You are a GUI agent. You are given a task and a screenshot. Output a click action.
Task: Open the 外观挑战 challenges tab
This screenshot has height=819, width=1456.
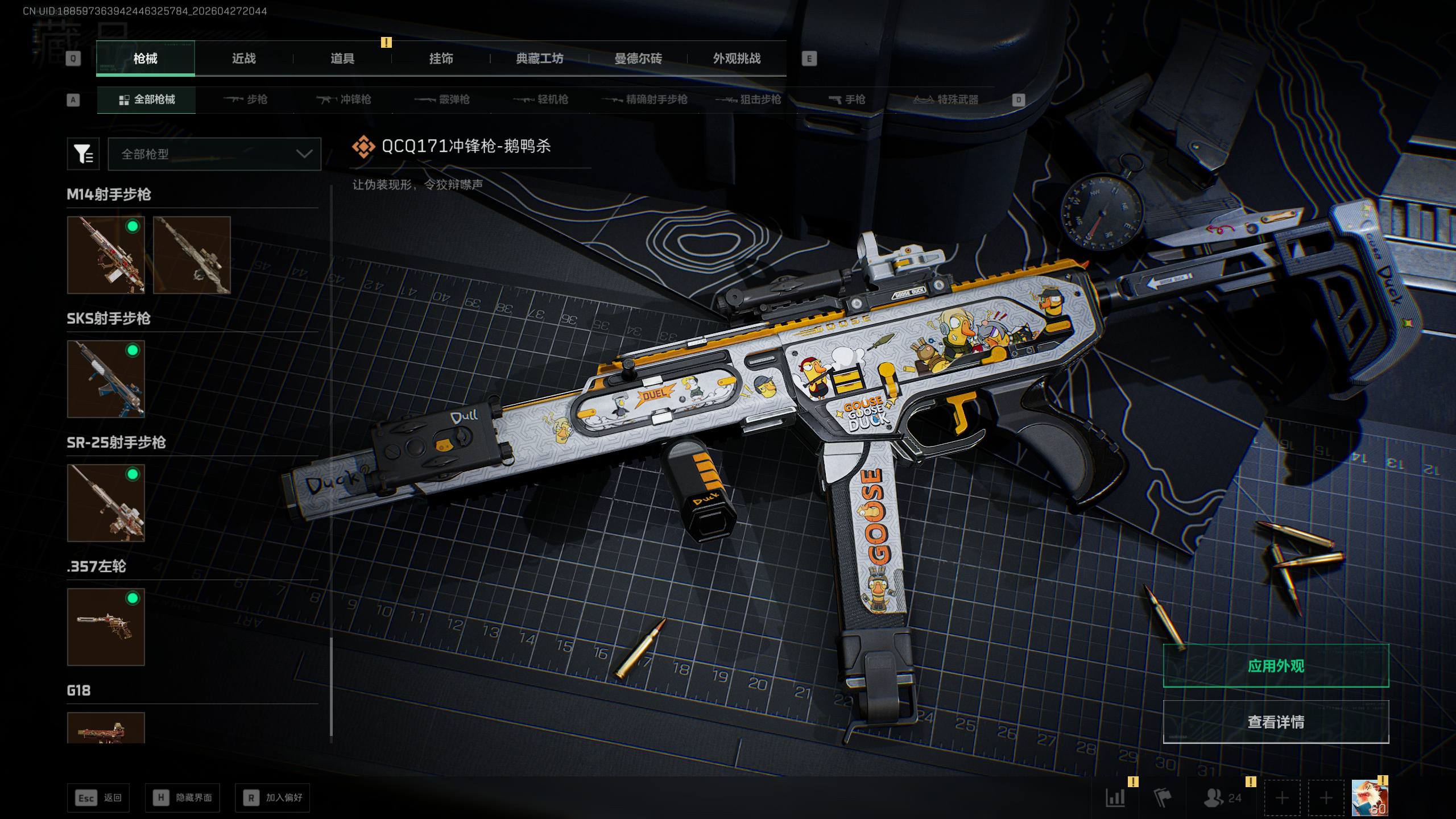click(x=737, y=59)
